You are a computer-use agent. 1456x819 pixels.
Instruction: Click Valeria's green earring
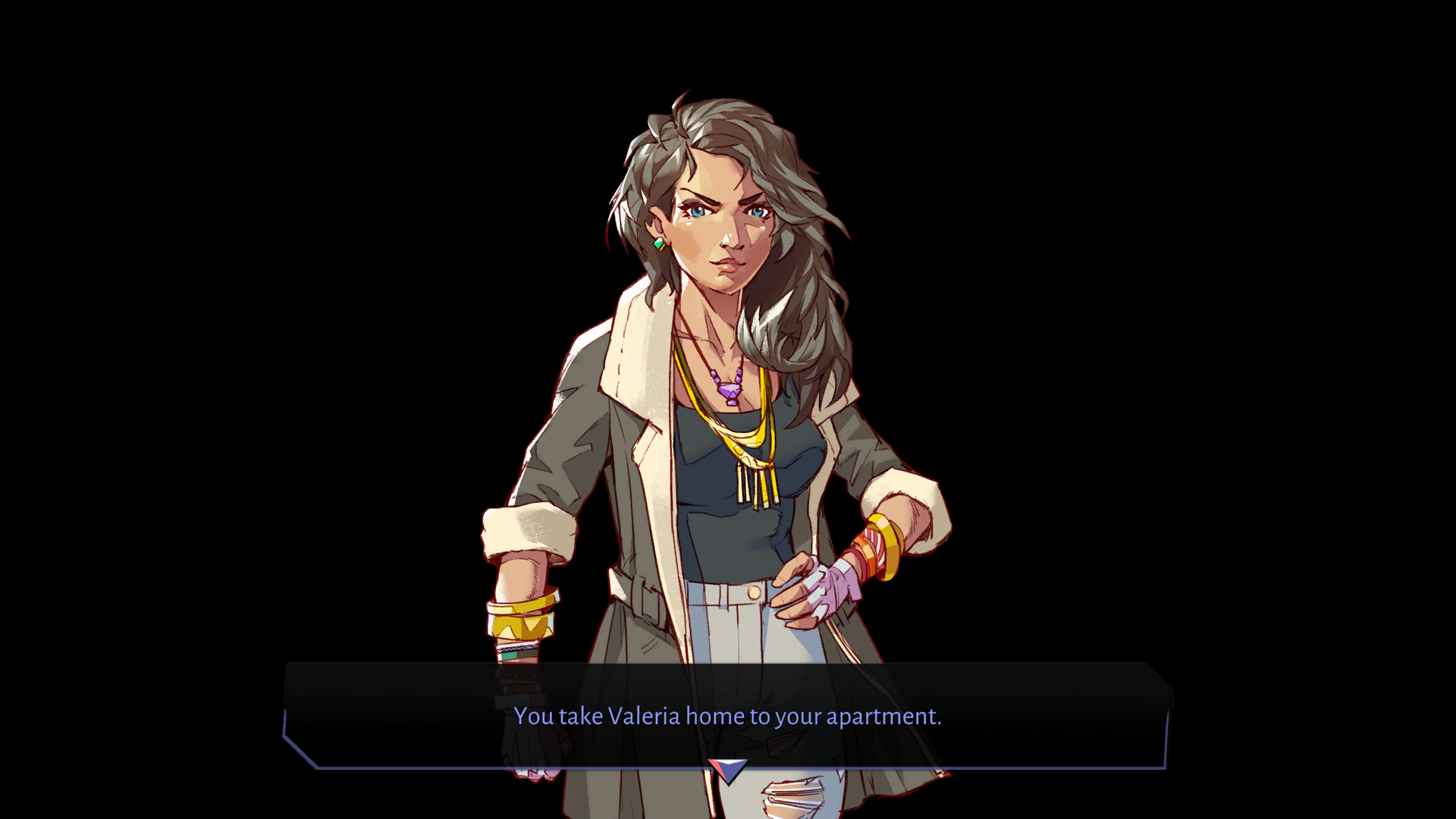point(659,244)
